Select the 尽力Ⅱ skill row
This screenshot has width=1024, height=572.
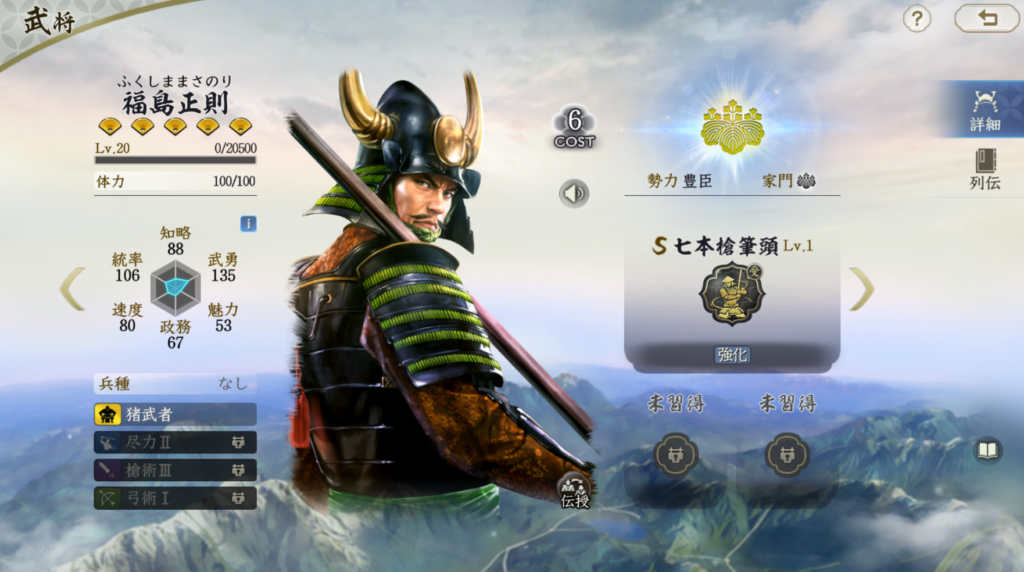175,442
